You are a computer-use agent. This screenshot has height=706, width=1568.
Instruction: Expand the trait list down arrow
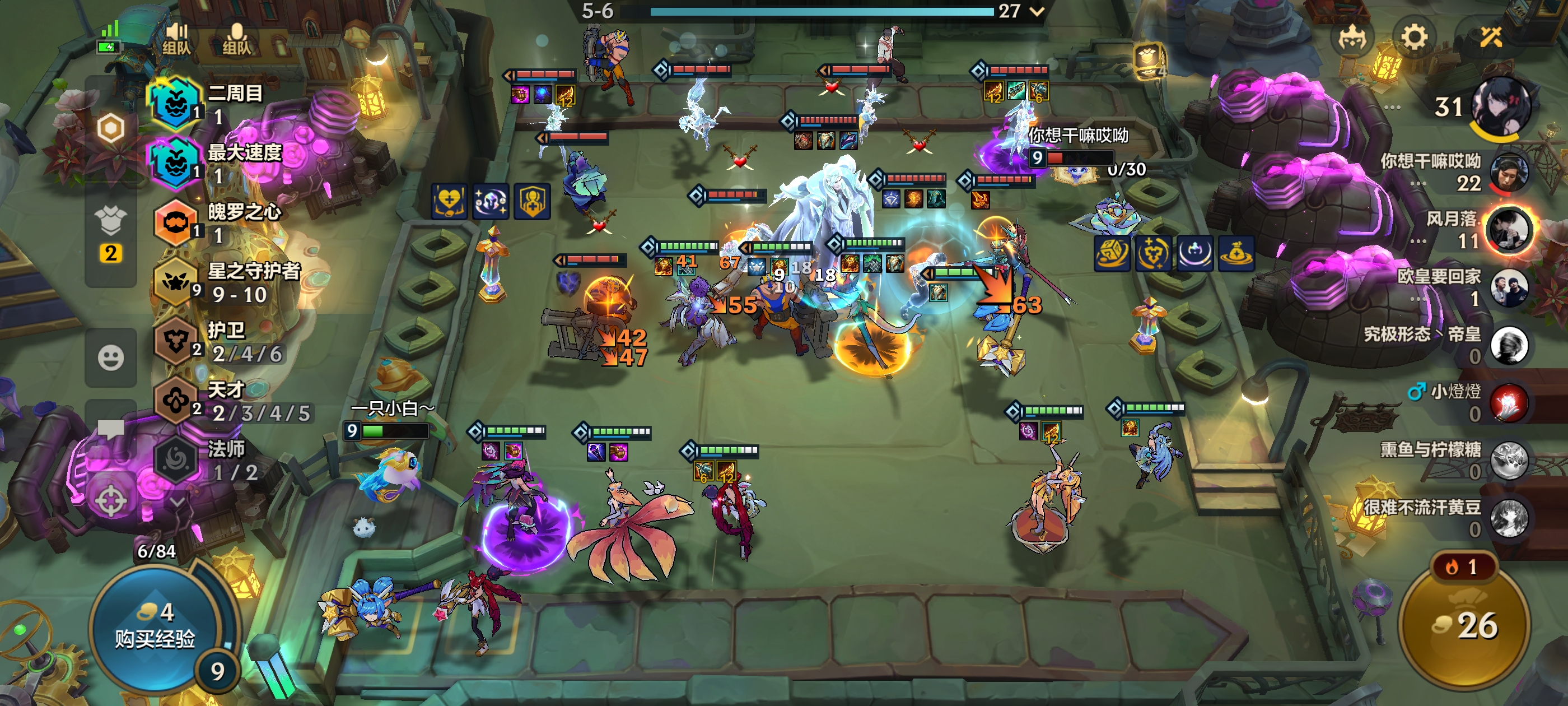pyautogui.click(x=177, y=502)
